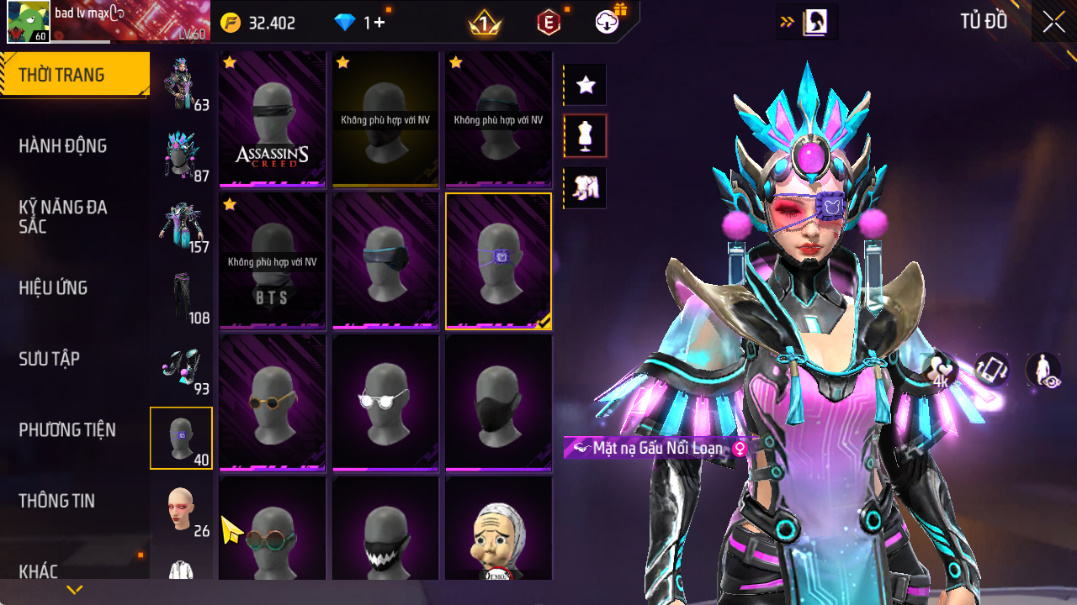The width and height of the screenshot is (1077, 605).
Task: Show favorites with the star filter
Action: point(586,86)
